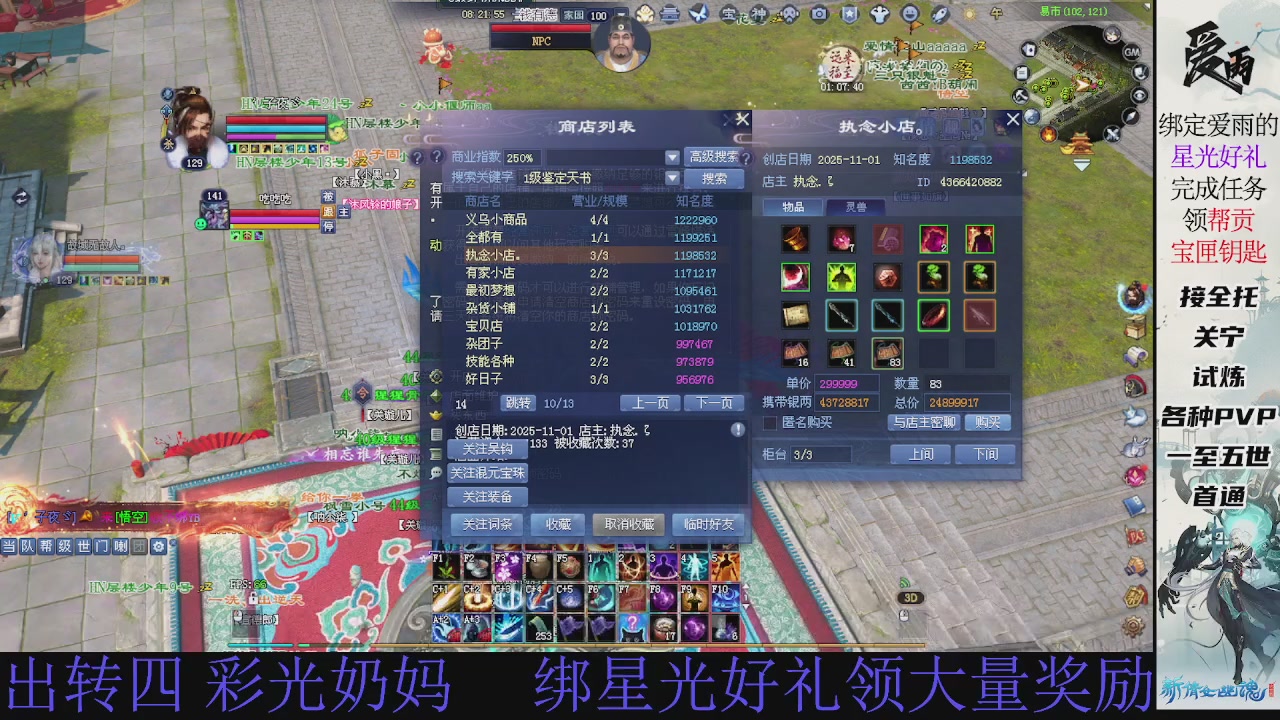
Task: Click the smiley face icon in top toolbar
Action: pos(909,14)
